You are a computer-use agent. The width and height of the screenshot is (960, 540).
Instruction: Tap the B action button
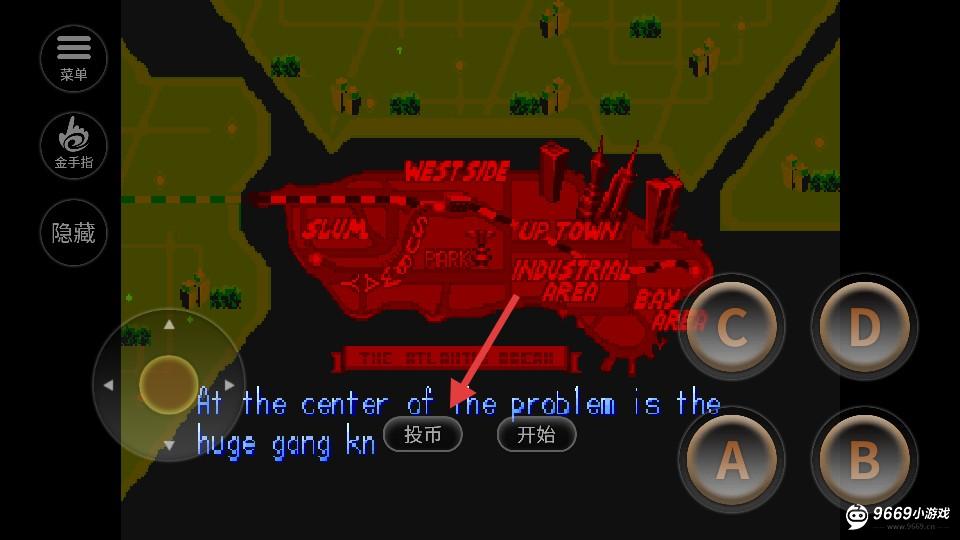[863, 459]
